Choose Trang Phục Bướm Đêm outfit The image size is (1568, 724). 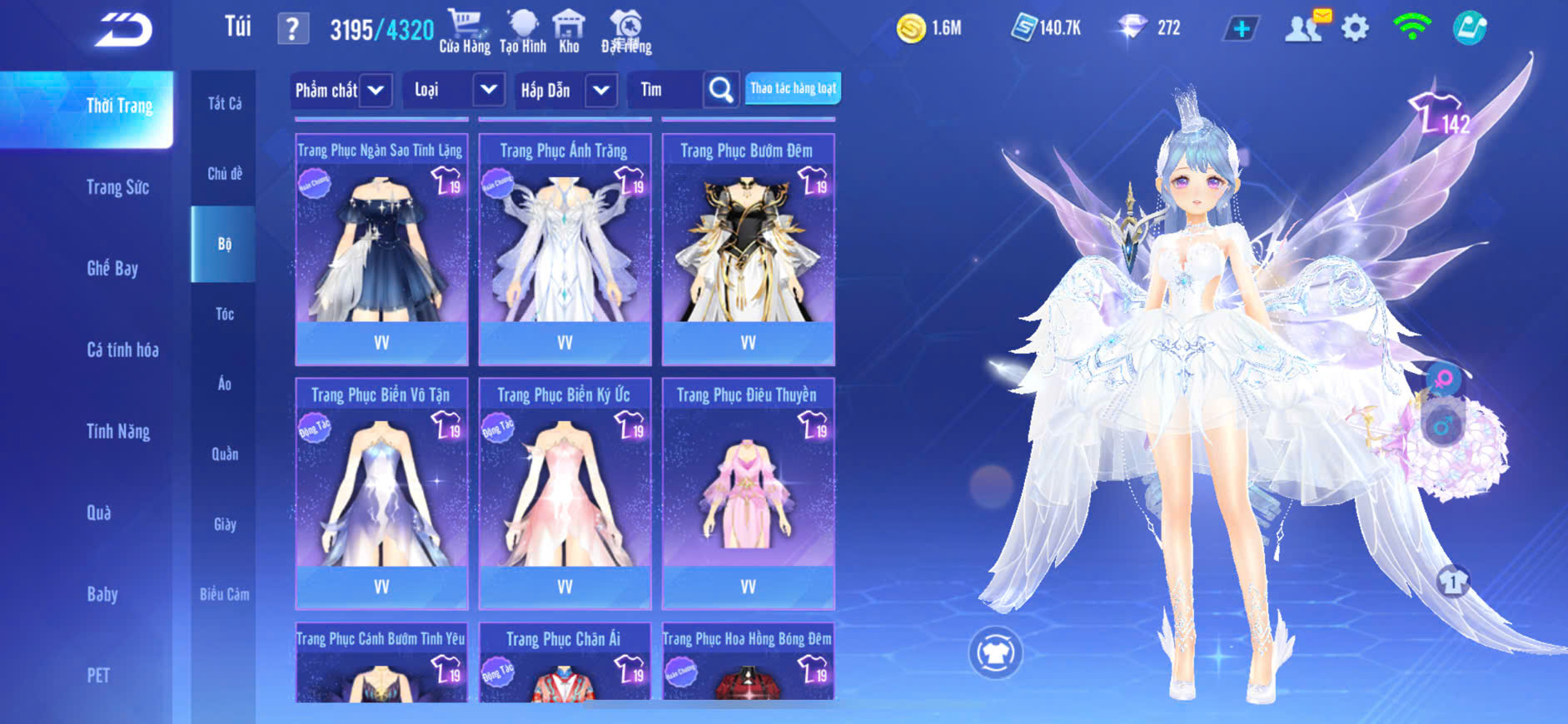point(748,246)
